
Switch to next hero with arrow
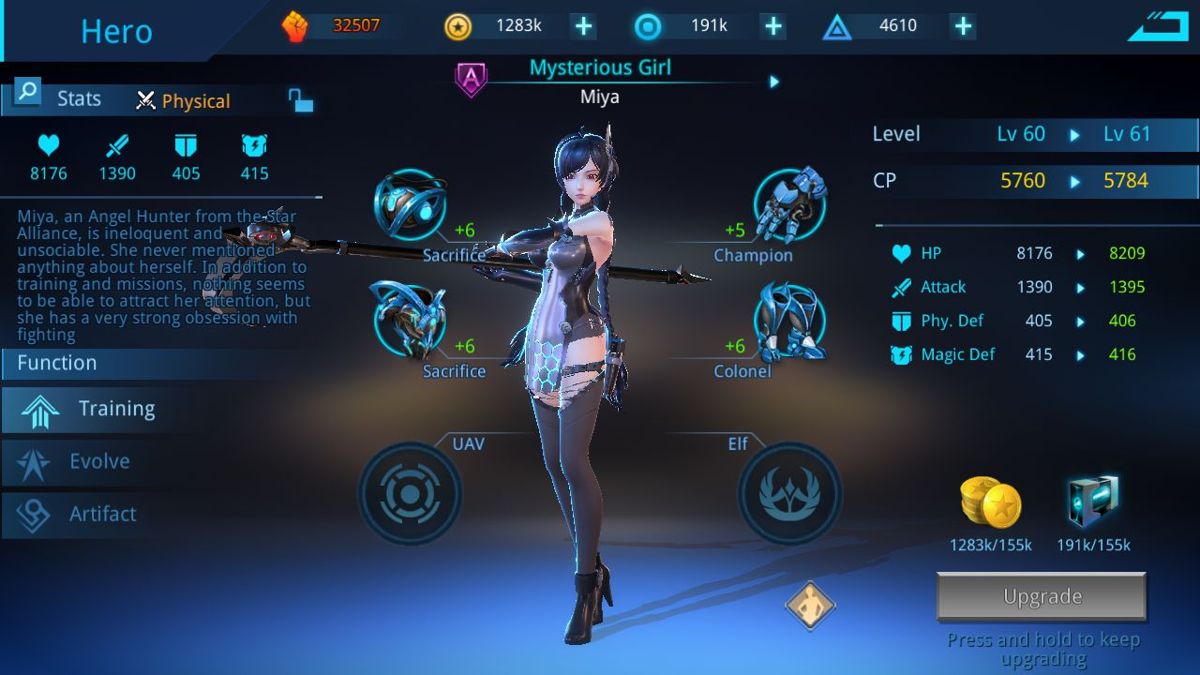[x=774, y=82]
